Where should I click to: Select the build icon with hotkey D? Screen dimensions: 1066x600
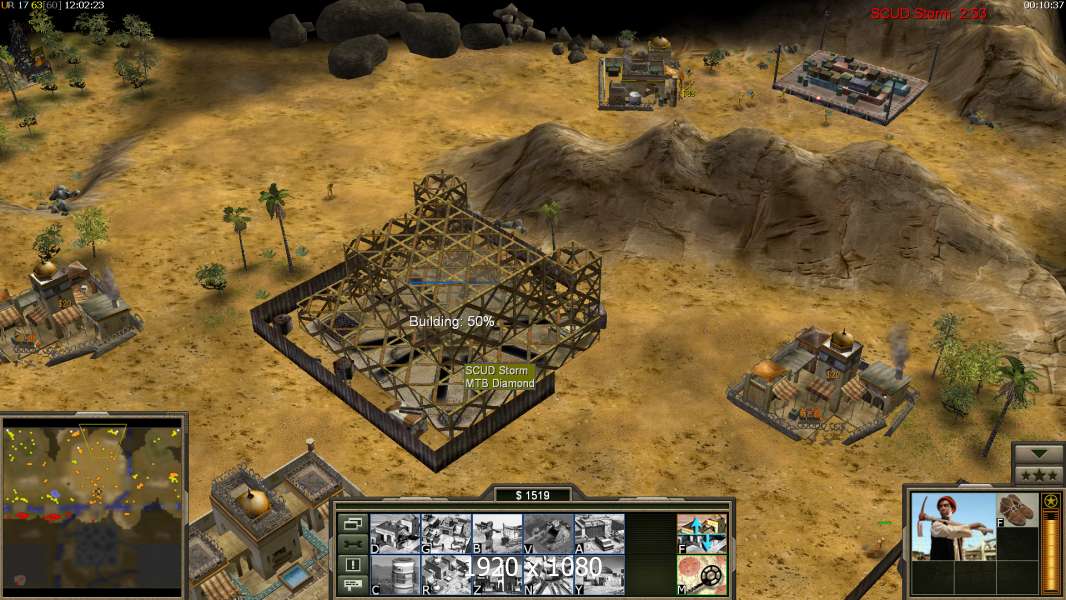[x=395, y=534]
